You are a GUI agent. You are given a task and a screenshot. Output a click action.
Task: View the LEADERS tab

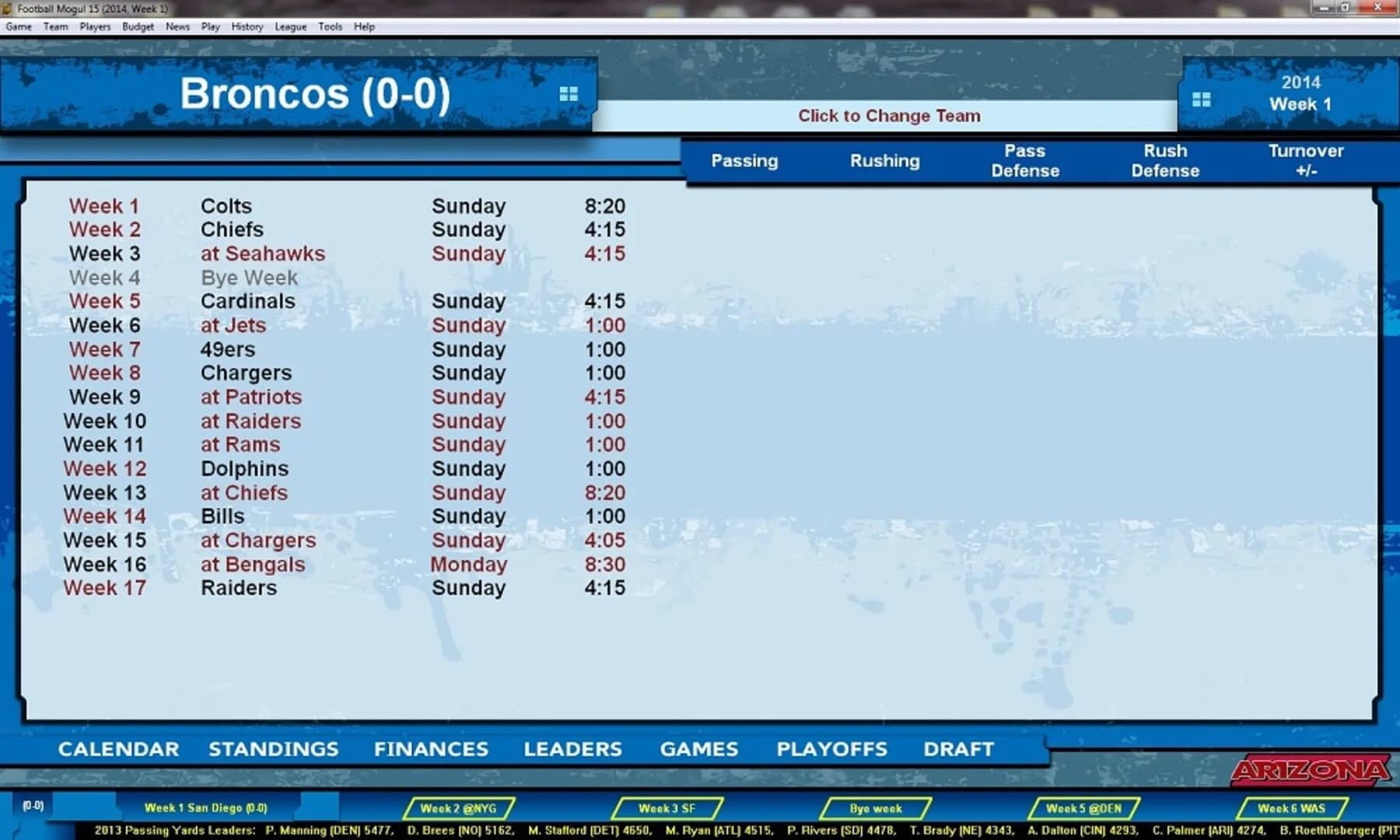click(x=573, y=749)
